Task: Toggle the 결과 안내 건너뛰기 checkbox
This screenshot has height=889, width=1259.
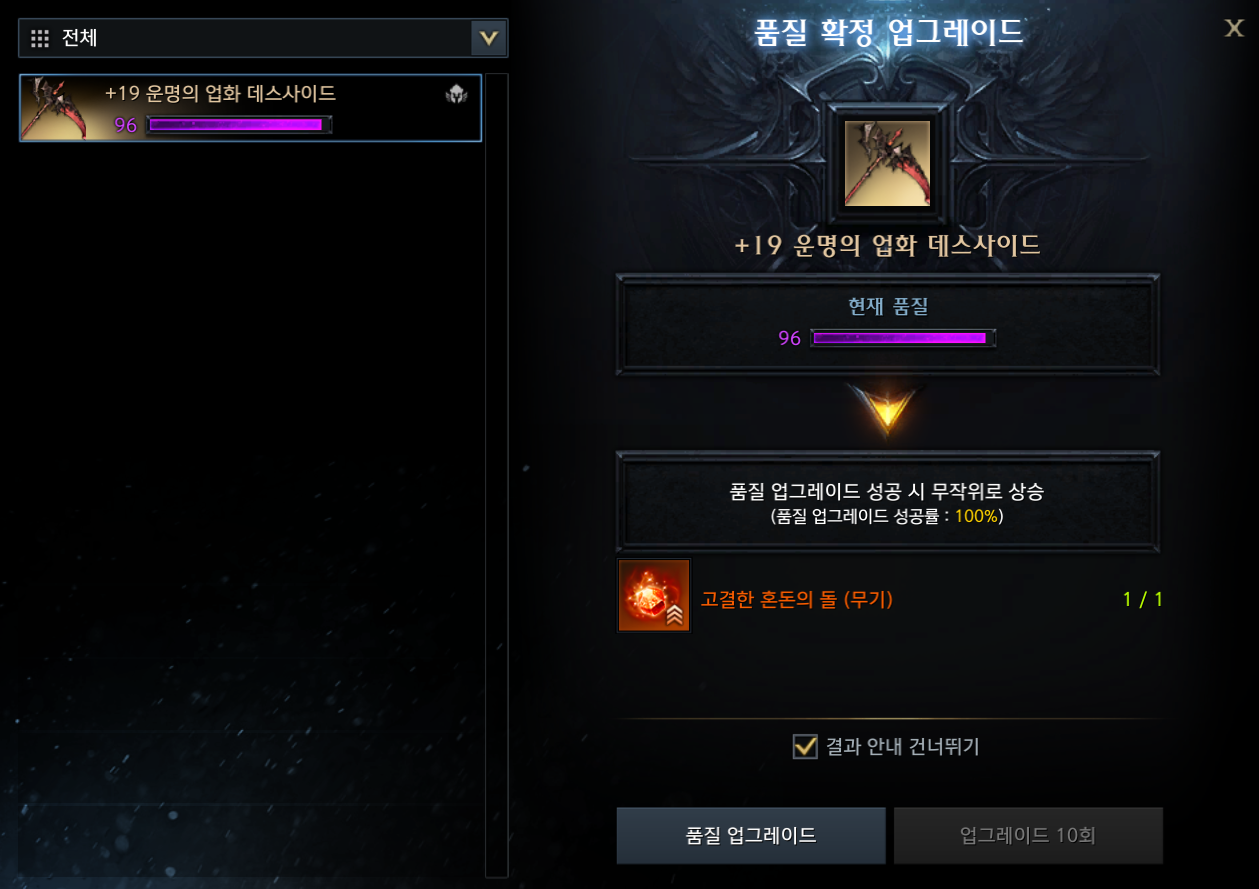Action: pyautogui.click(x=805, y=746)
